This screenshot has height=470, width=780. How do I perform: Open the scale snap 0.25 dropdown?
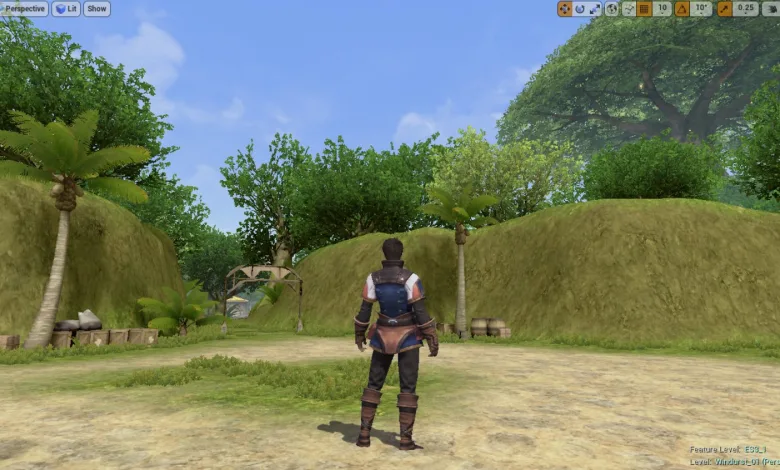(746, 9)
